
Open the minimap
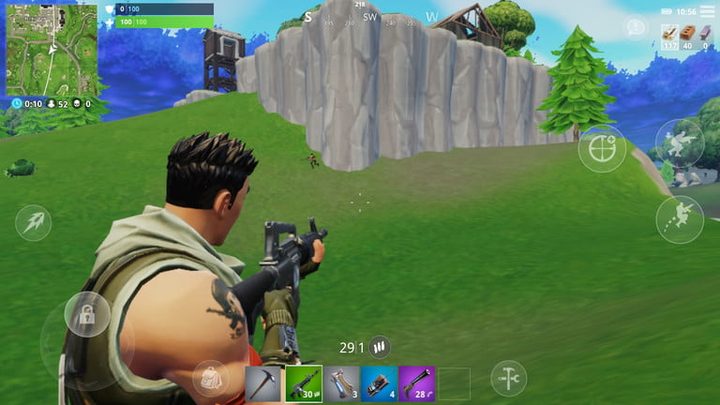[51, 49]
